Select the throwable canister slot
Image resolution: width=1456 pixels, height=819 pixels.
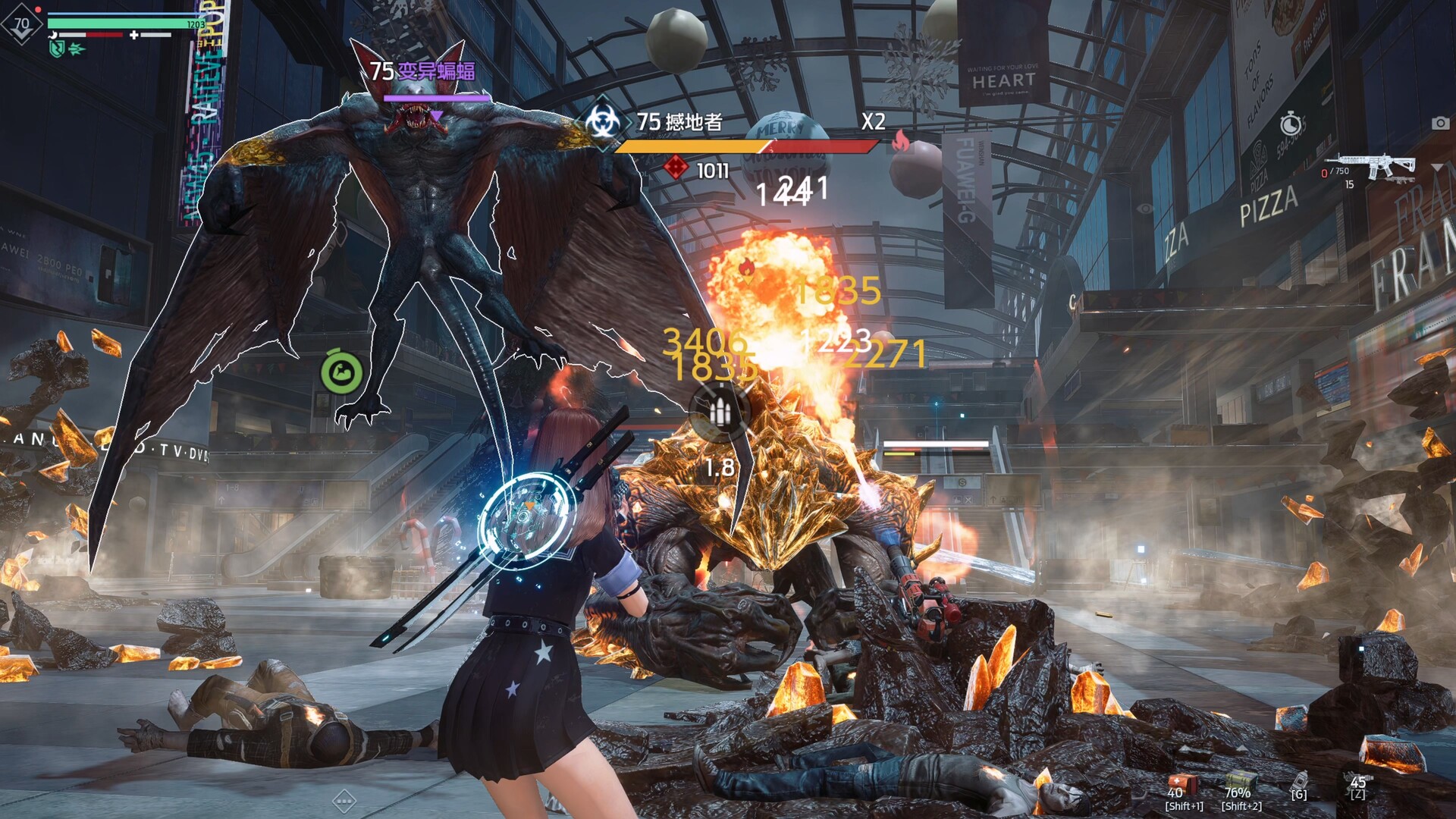coord(1299,781)
